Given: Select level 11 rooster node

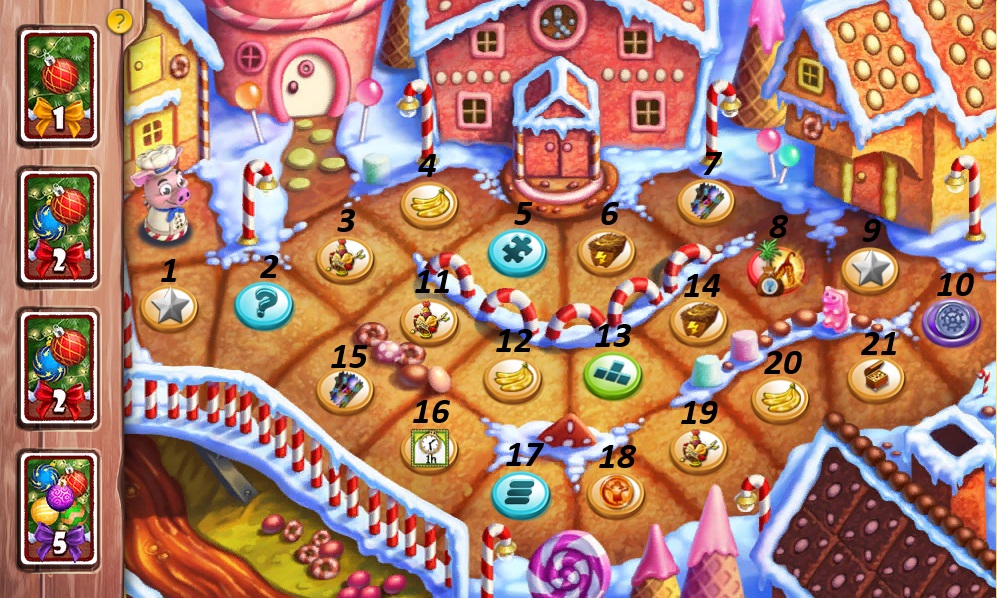Looking at the screenshot, I should click(429, 320).
